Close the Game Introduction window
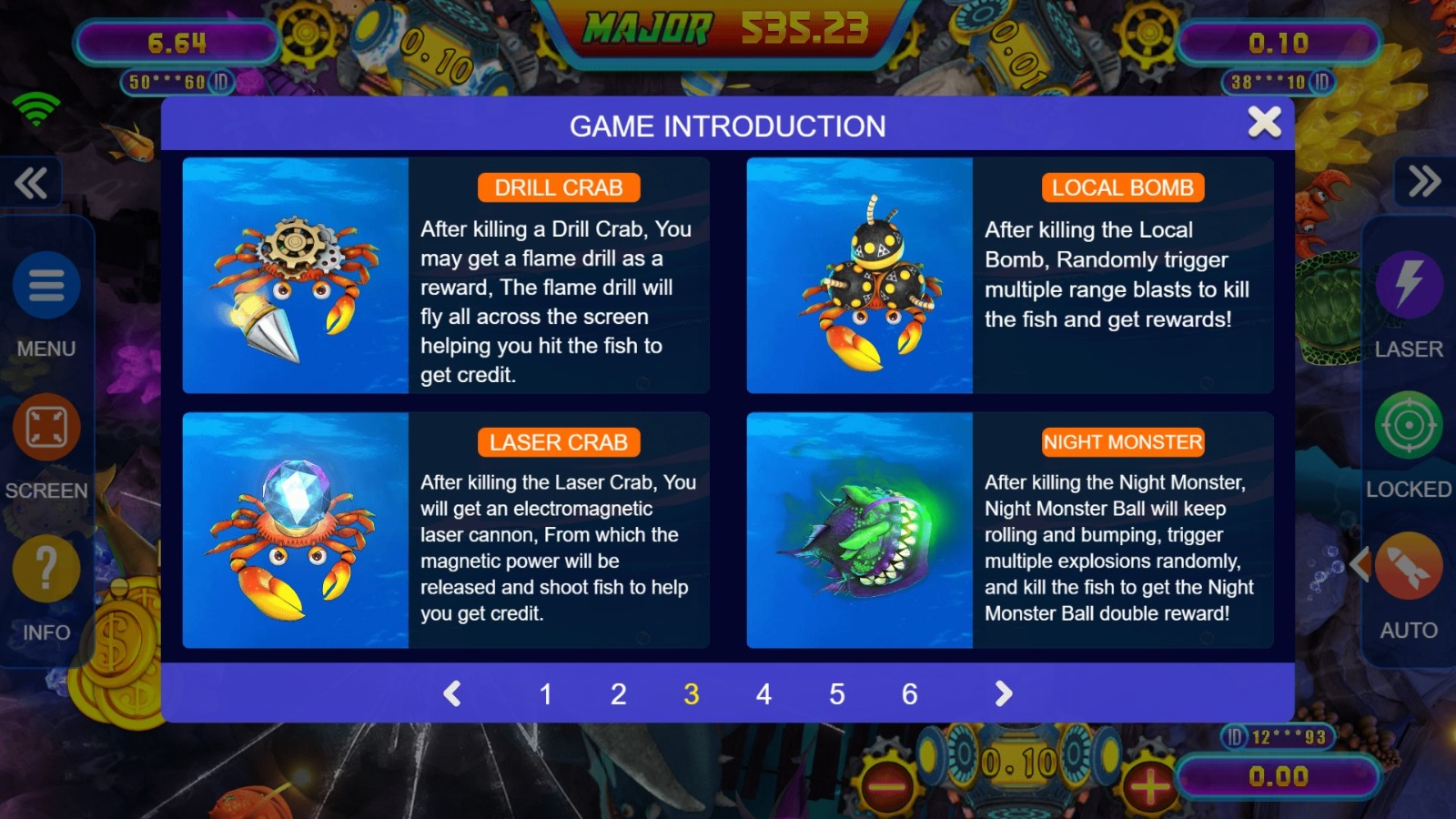Viewport: 1456px width, 819px height. [x=1264, y=122]
